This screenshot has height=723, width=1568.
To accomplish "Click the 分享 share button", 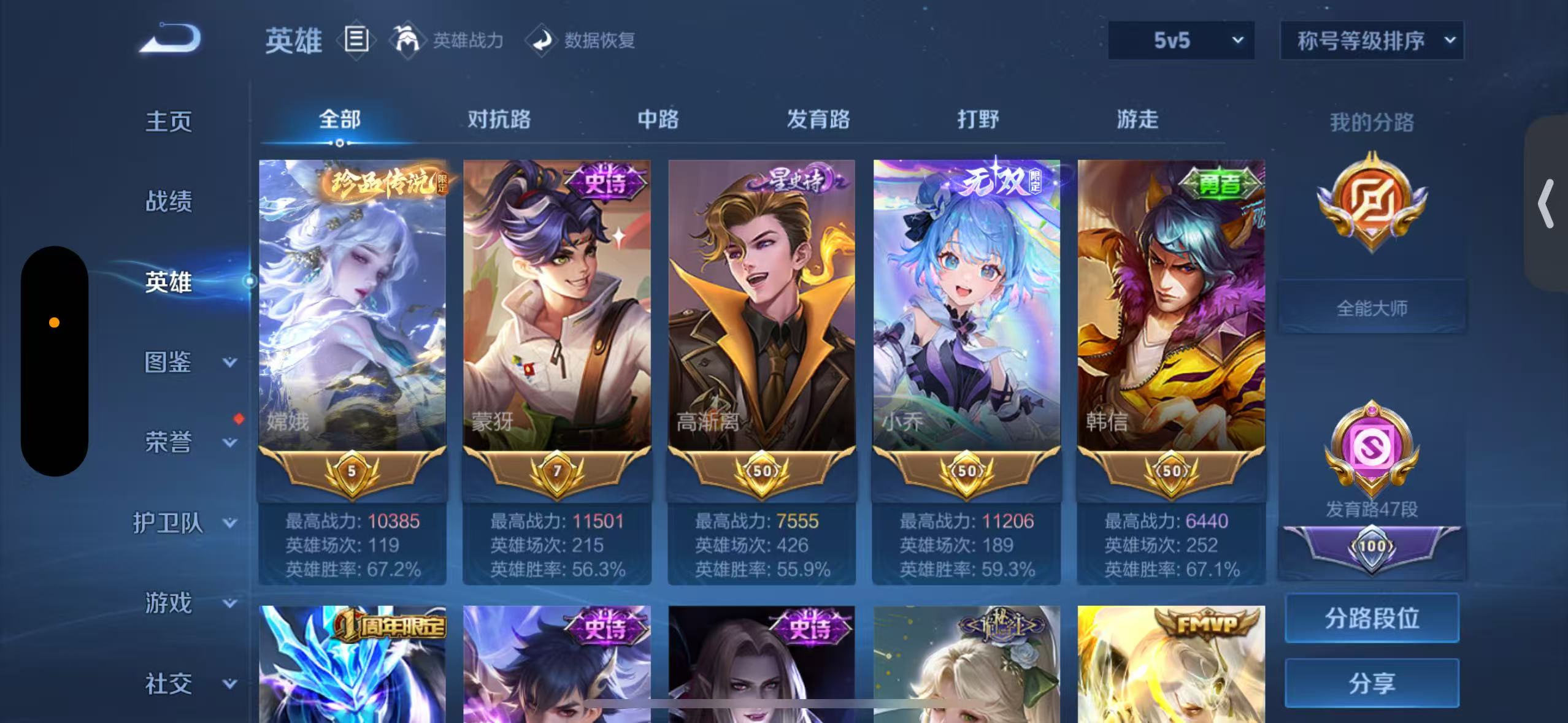I will [x=1372, y=682].
